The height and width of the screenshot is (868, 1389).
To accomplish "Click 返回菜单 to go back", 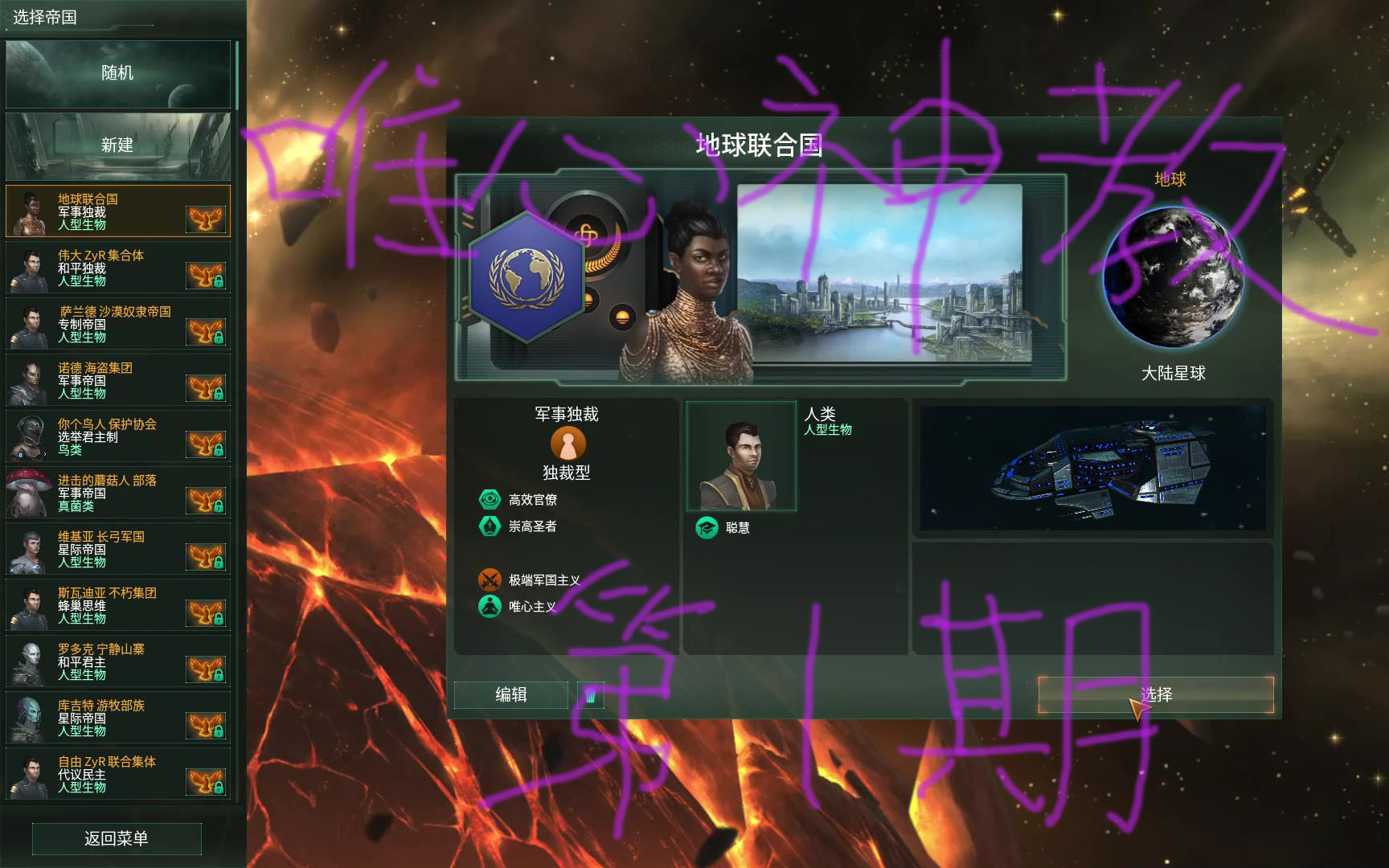I will point(117,838).
